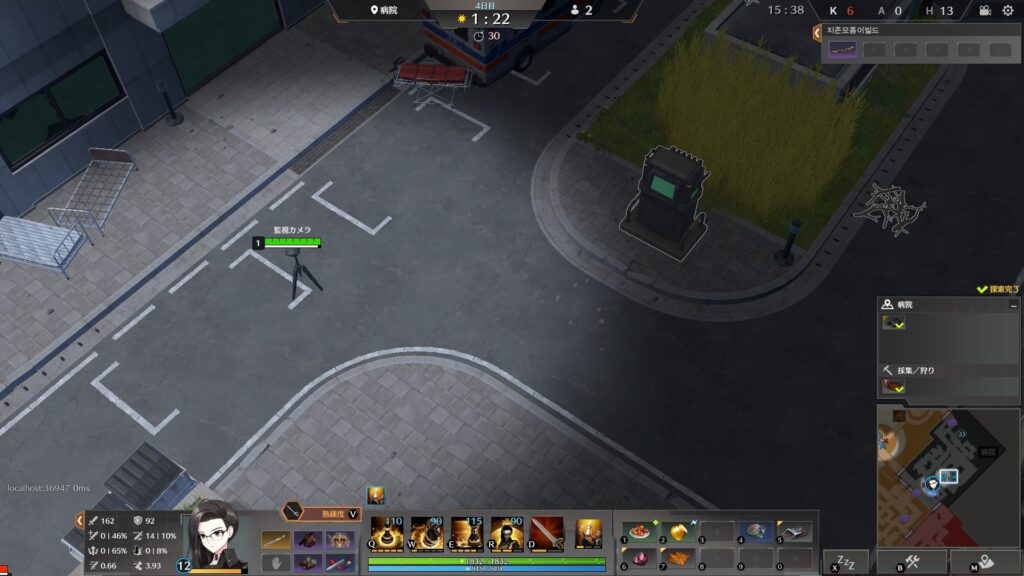The width and height of the screenshot is (1024, 576).
Task: Select the item in inventory slot 4
Action: coord(755,532)
